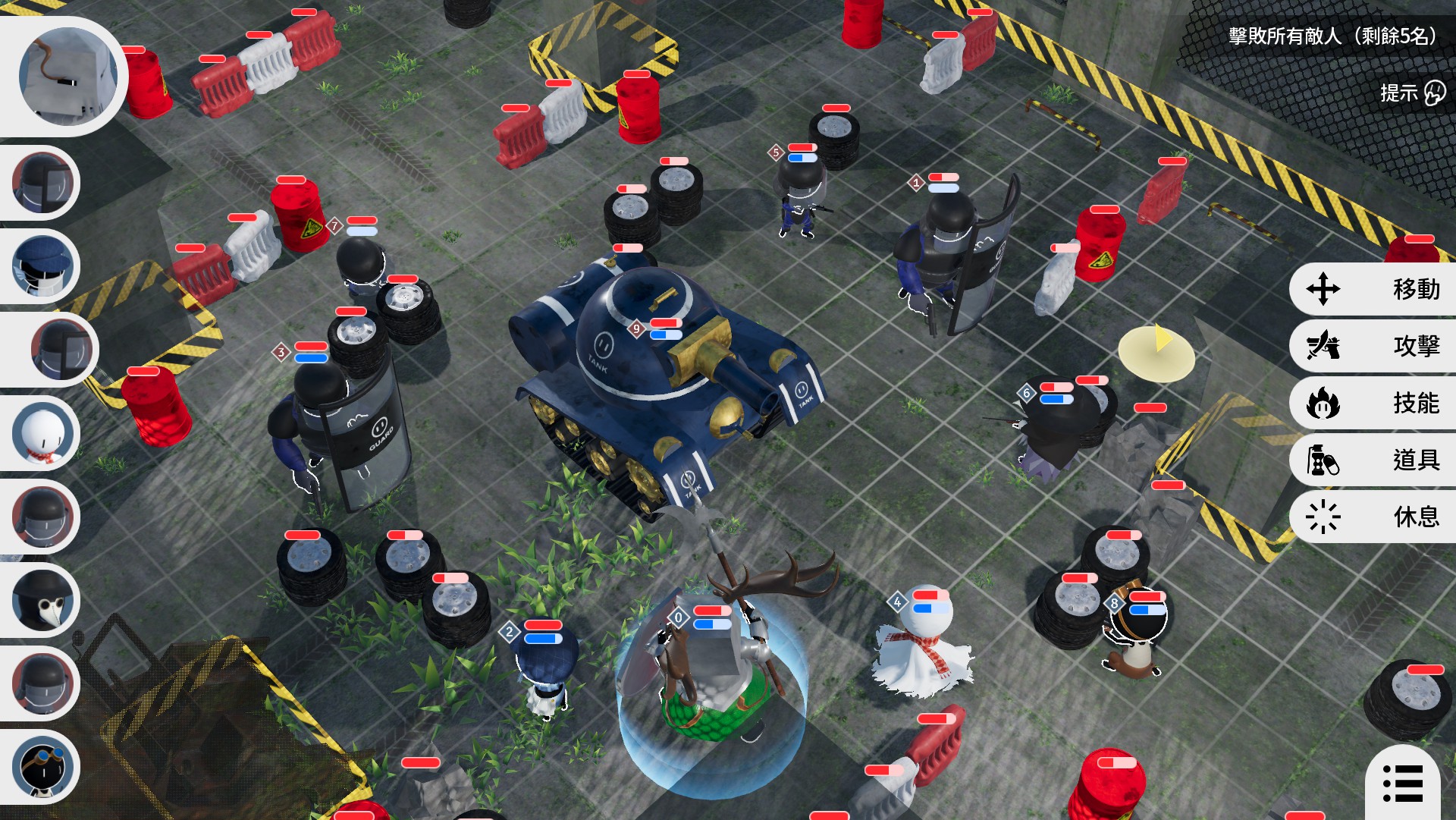Choose 休息 (Rest) to end turn
Image resolution: width=1456 pixels, height=820 pixels.
(x=1373, y=517)
